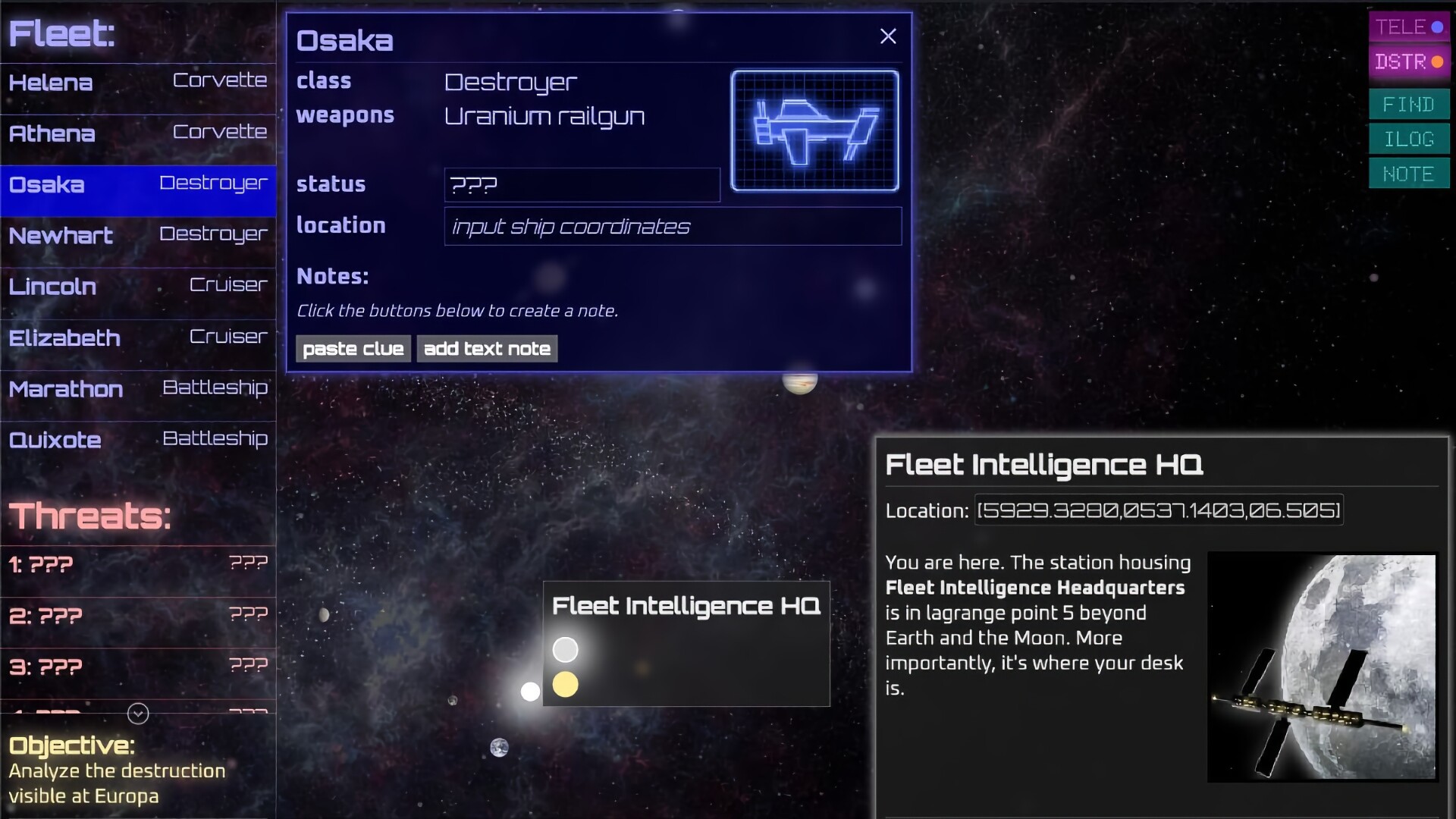The height and width of the screenshot is (819, 1456).
Task: Click the ship coordinates location input
Action: pyautogui.click(x=670, y=226)
